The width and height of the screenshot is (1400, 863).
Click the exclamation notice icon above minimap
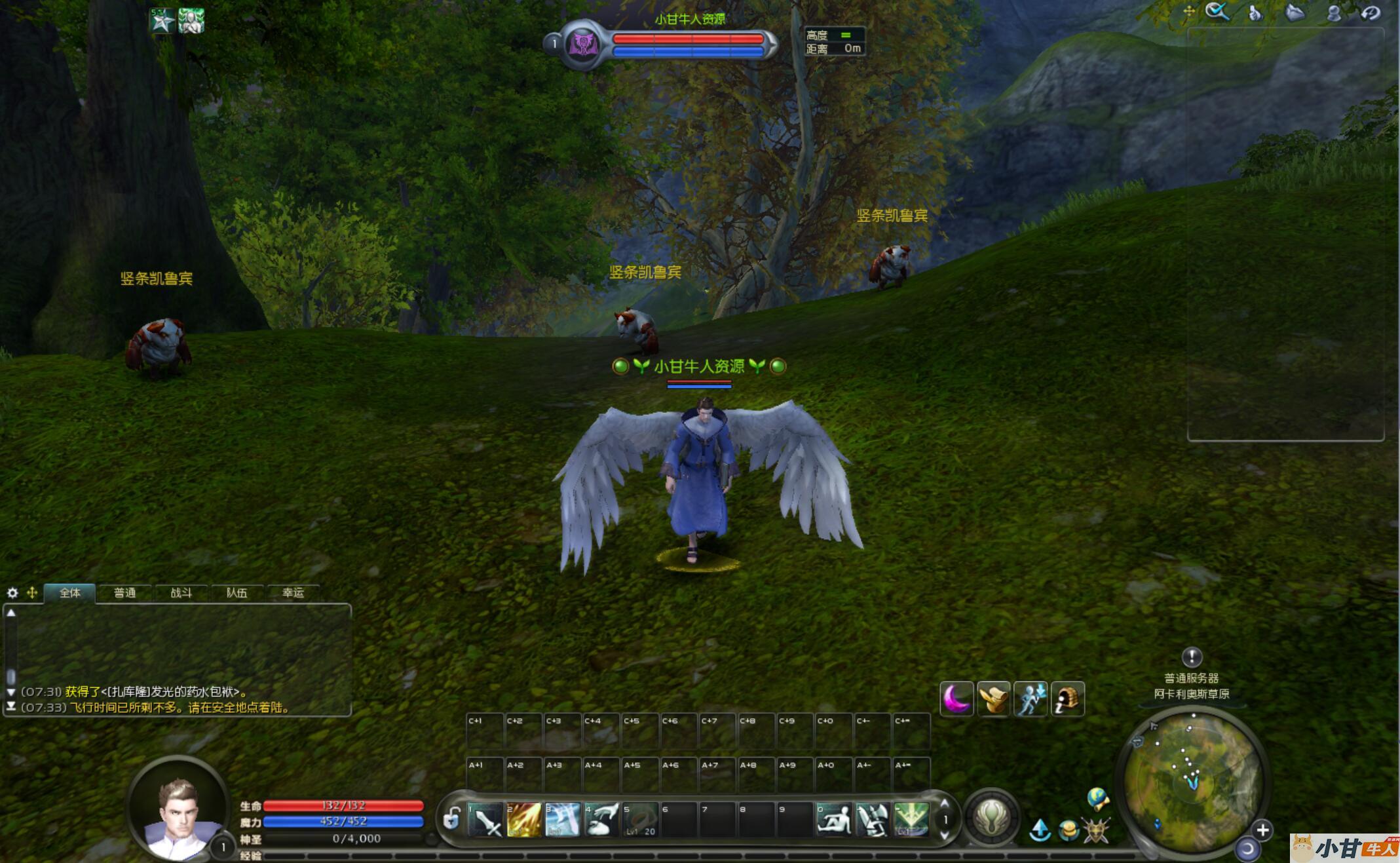[x=1192, y=657]
